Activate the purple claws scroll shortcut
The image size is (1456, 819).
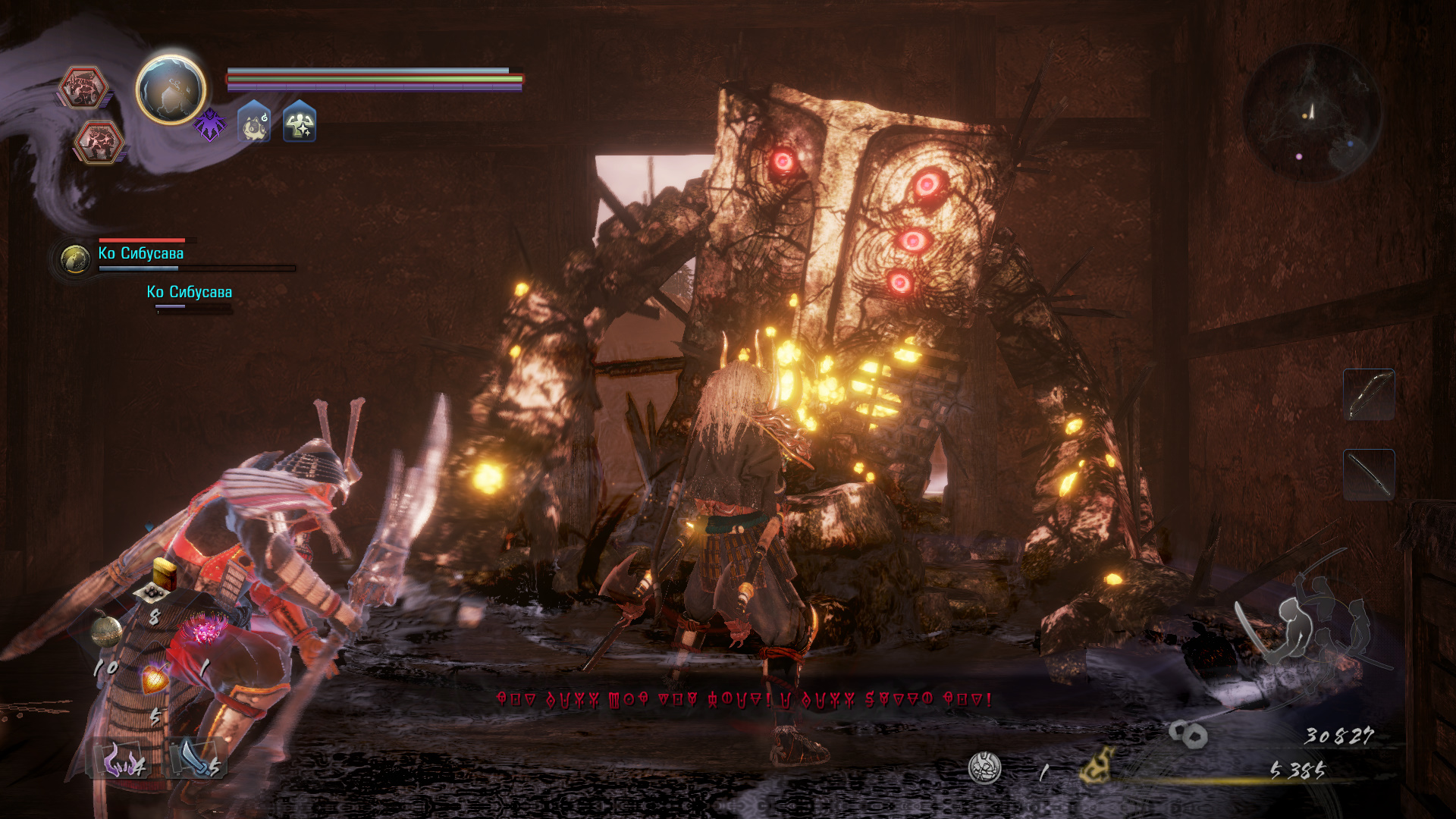(x=120, y=758)
